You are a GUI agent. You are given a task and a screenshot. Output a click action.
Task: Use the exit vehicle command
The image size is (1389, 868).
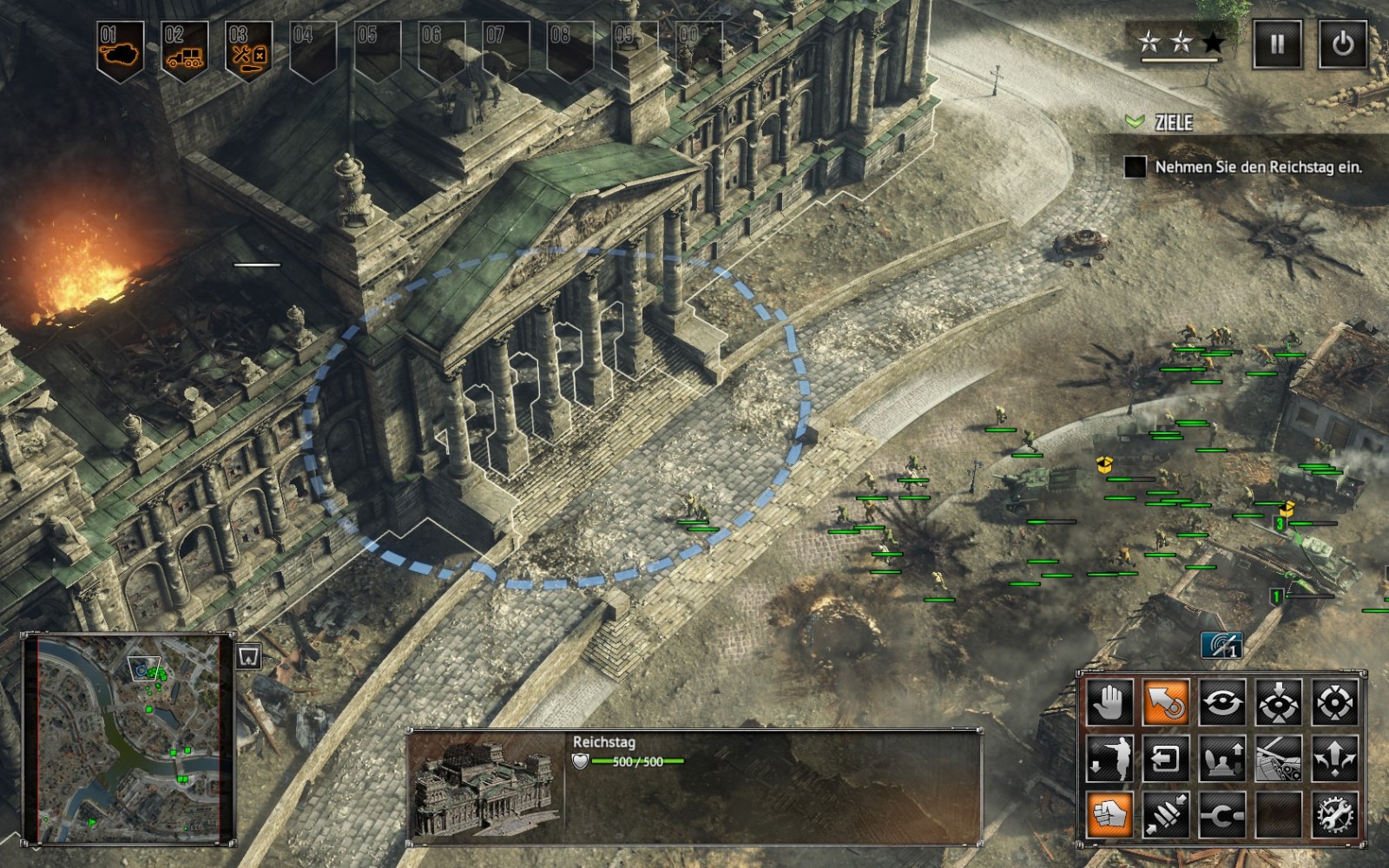tap(1166, 759)
